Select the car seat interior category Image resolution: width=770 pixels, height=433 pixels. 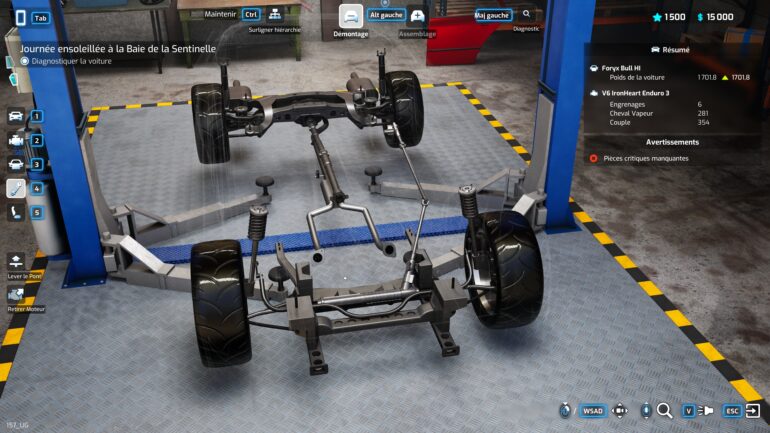coord(16,212)
